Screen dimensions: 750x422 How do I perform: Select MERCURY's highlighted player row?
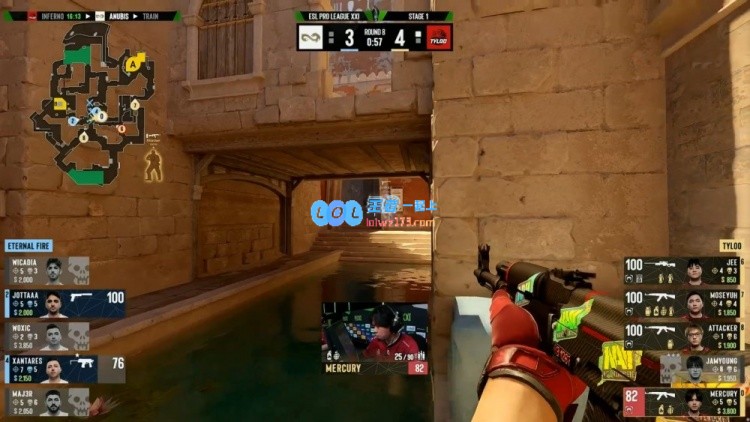pyautogui.click(x=684, y=402)
